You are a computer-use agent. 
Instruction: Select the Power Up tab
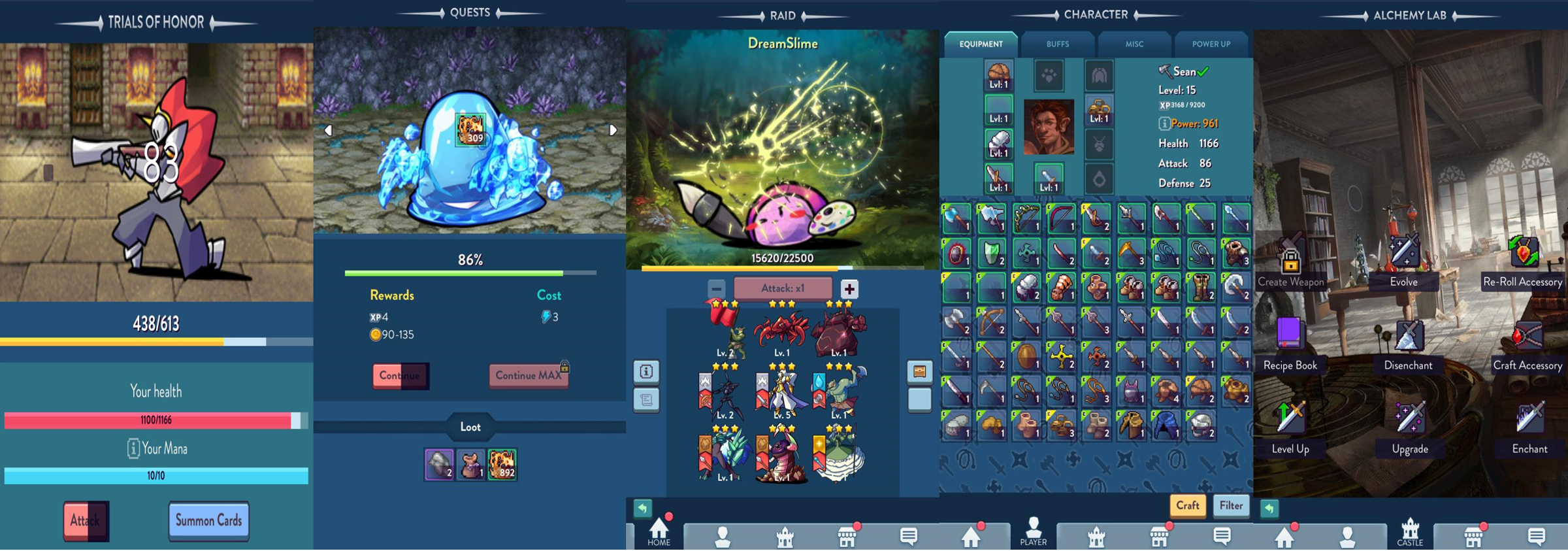point(1211,44)
